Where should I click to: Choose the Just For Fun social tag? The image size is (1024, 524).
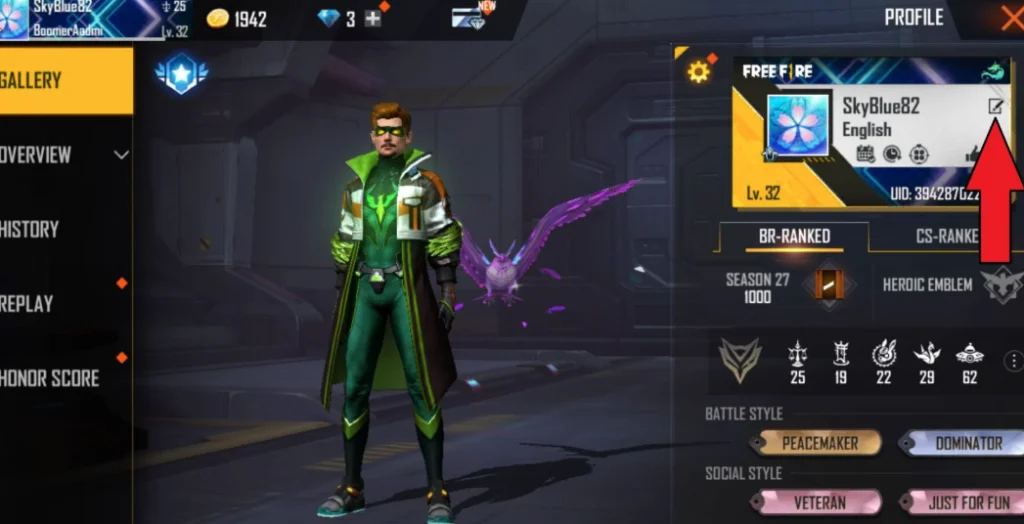965,502
